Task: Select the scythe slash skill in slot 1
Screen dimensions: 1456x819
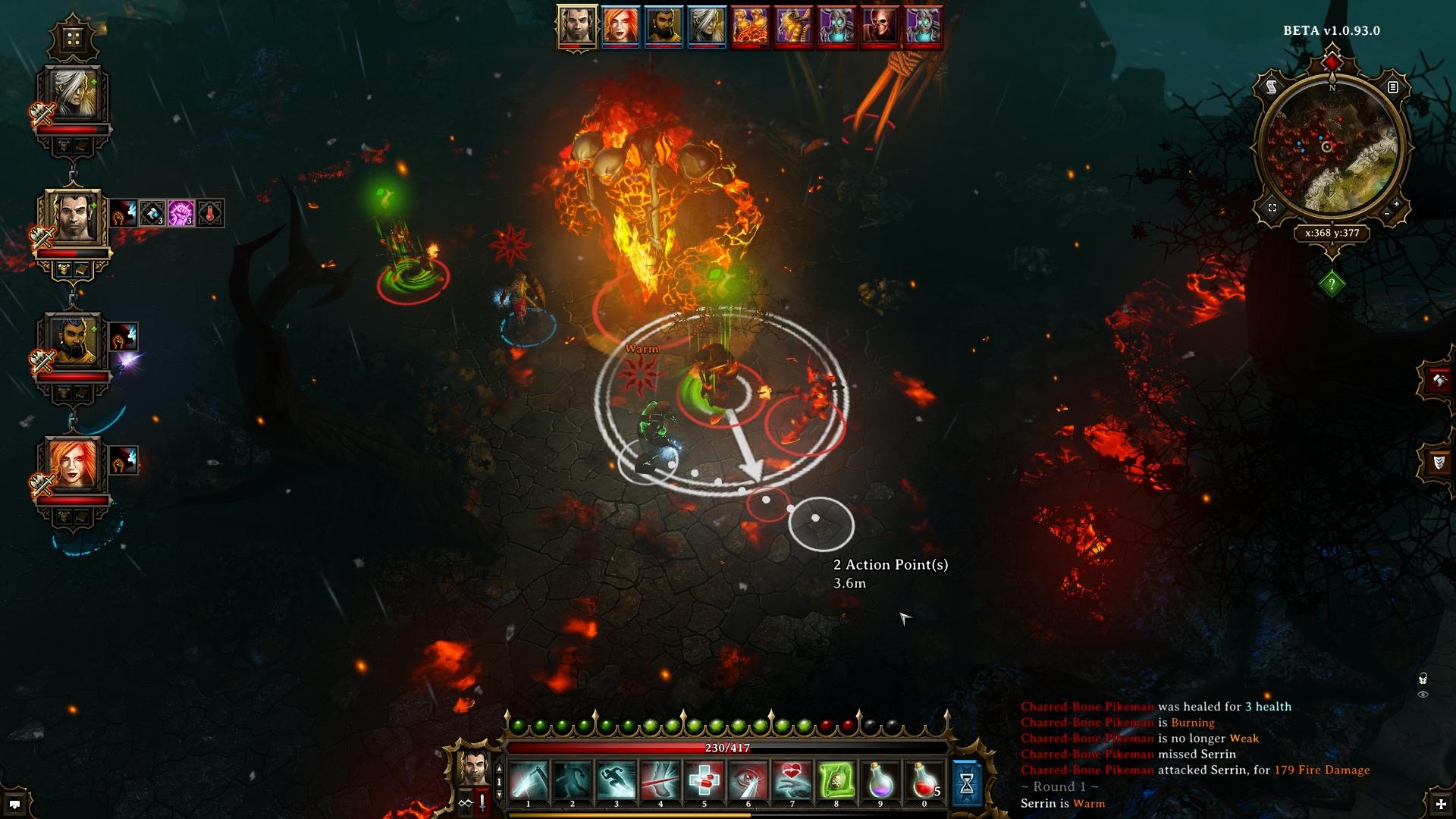Action: (x=528, y=781)
